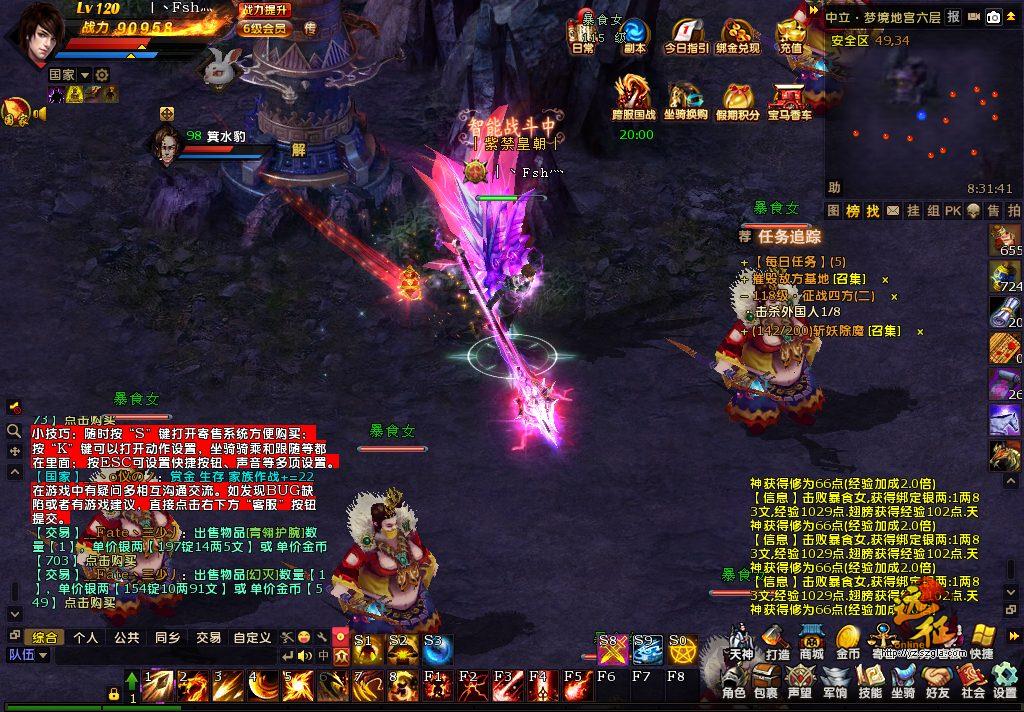
Task: Switch chat to the 个人 personal tab
Action: 86,637
